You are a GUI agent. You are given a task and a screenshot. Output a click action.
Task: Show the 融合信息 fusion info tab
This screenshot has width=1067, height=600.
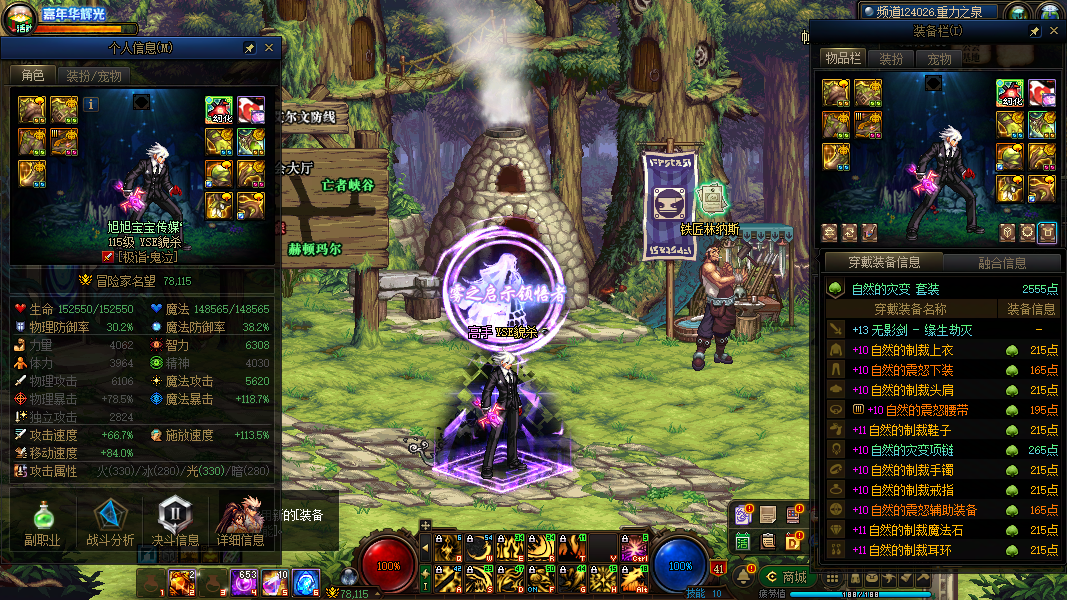point(1000,263)
